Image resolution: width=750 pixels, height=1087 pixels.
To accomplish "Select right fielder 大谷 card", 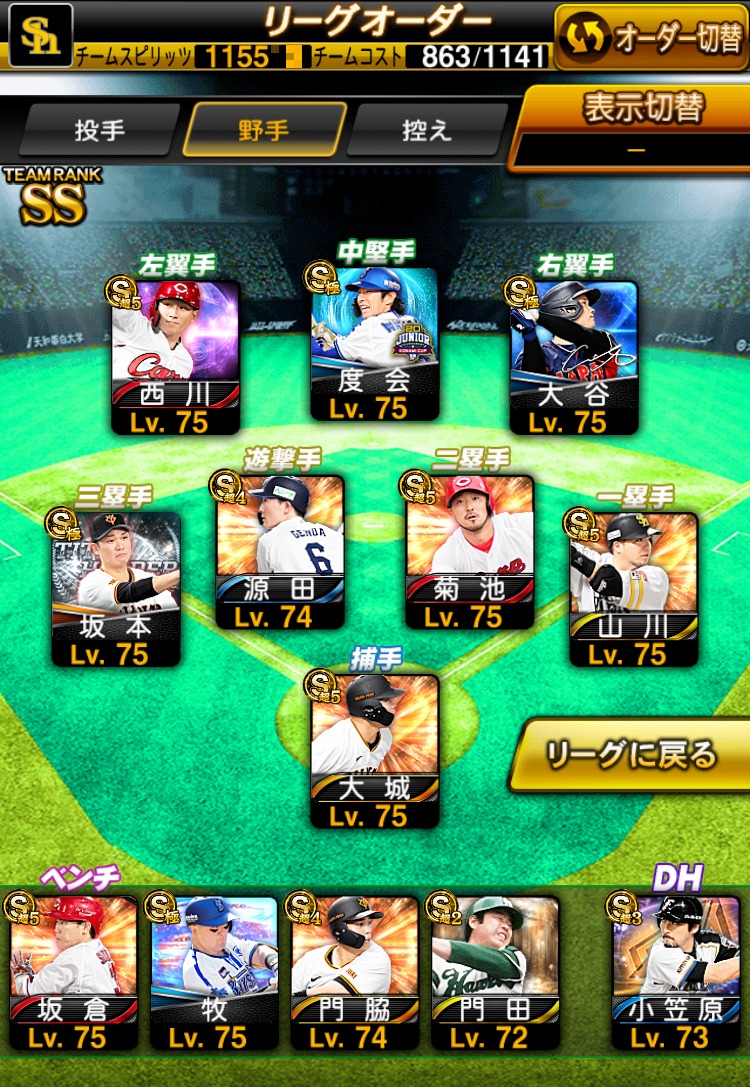I will pos(573,357).
